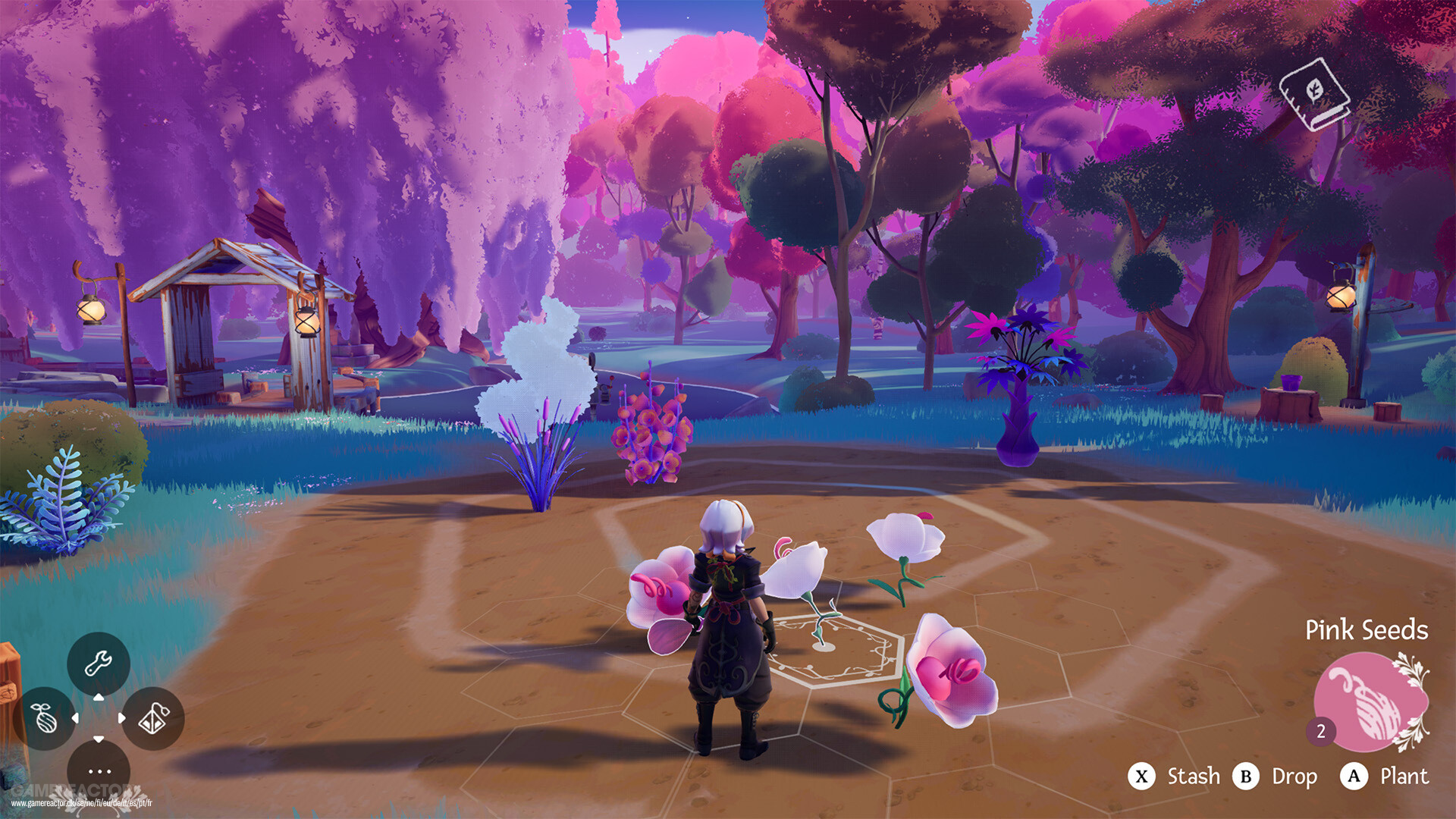Viewport: 1456px width, 819px height.
Task: Select the wrench tool on the radial menu
Action: (99, 664)
